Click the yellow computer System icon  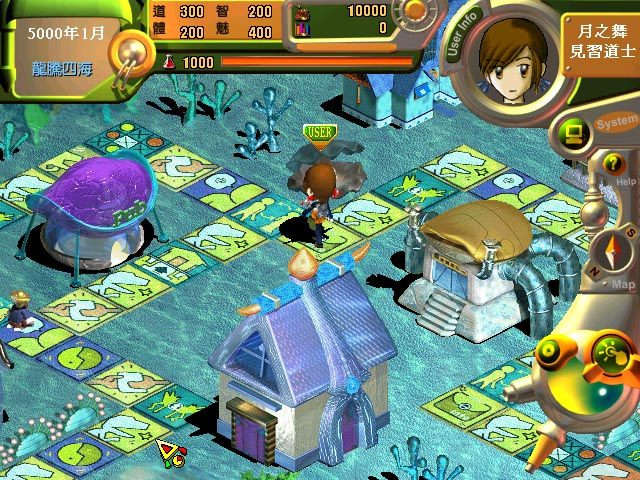point(574,129)
